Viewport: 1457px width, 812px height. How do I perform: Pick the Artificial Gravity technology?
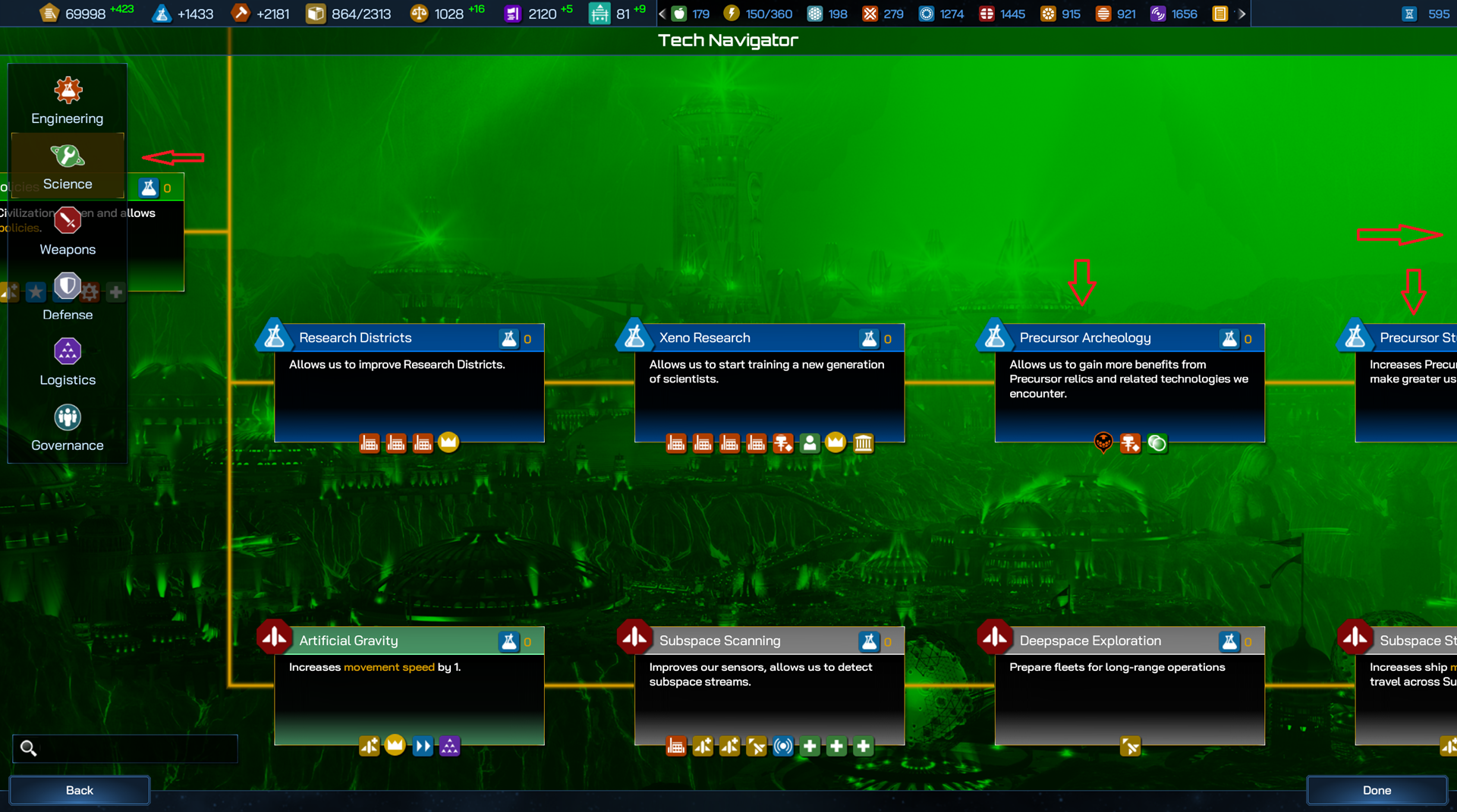[408, 686]
